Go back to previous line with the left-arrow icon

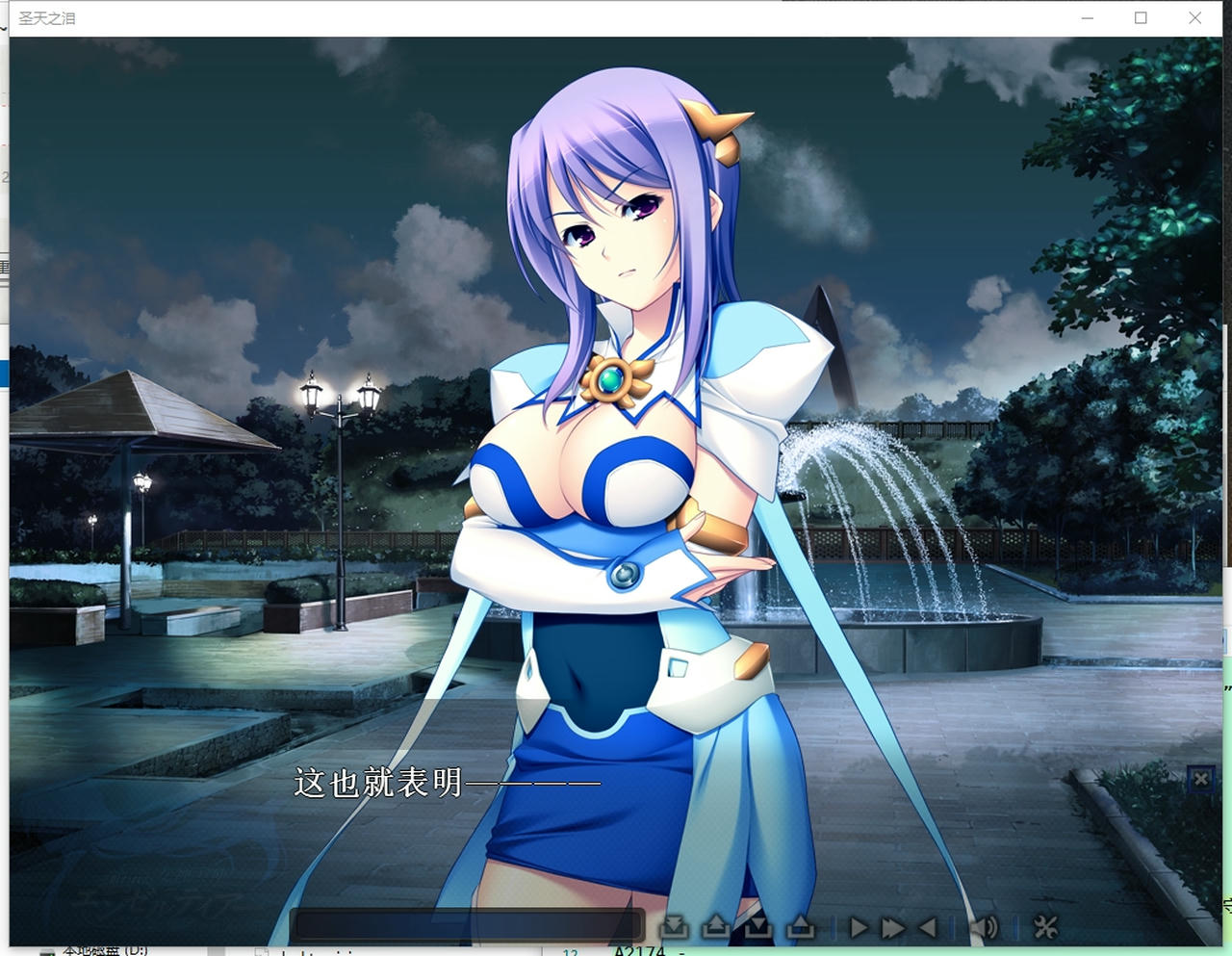tap(926, 929)
